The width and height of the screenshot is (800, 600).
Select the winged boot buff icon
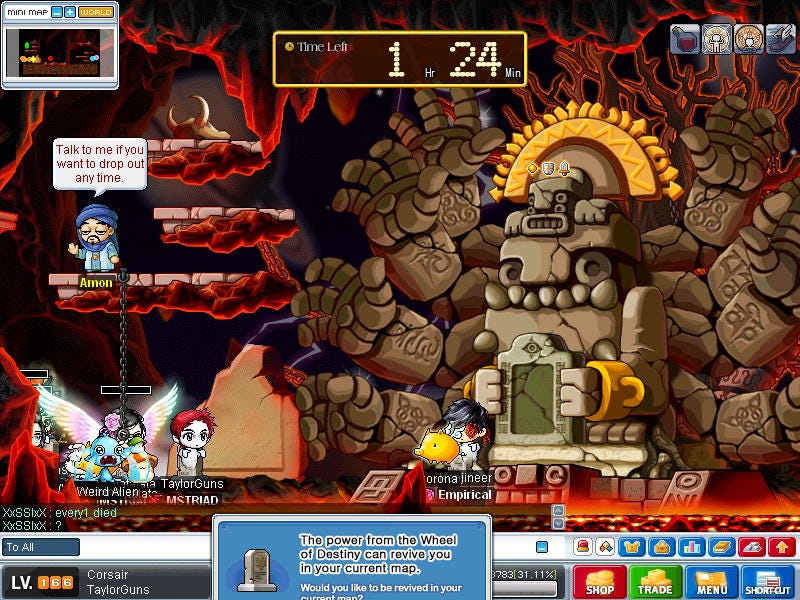779,39
